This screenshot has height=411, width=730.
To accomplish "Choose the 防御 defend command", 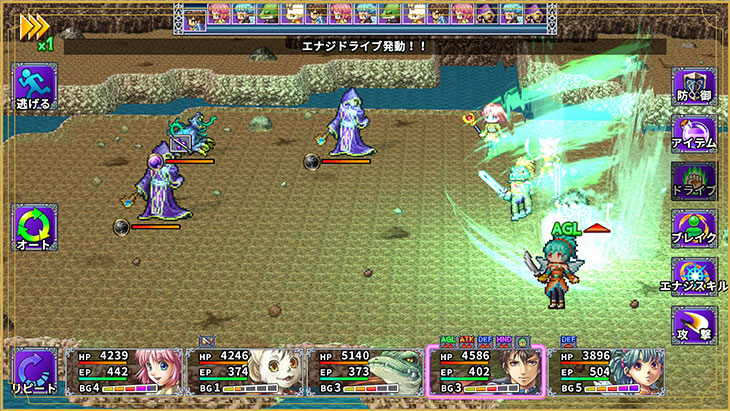I will tap(693, 86).
